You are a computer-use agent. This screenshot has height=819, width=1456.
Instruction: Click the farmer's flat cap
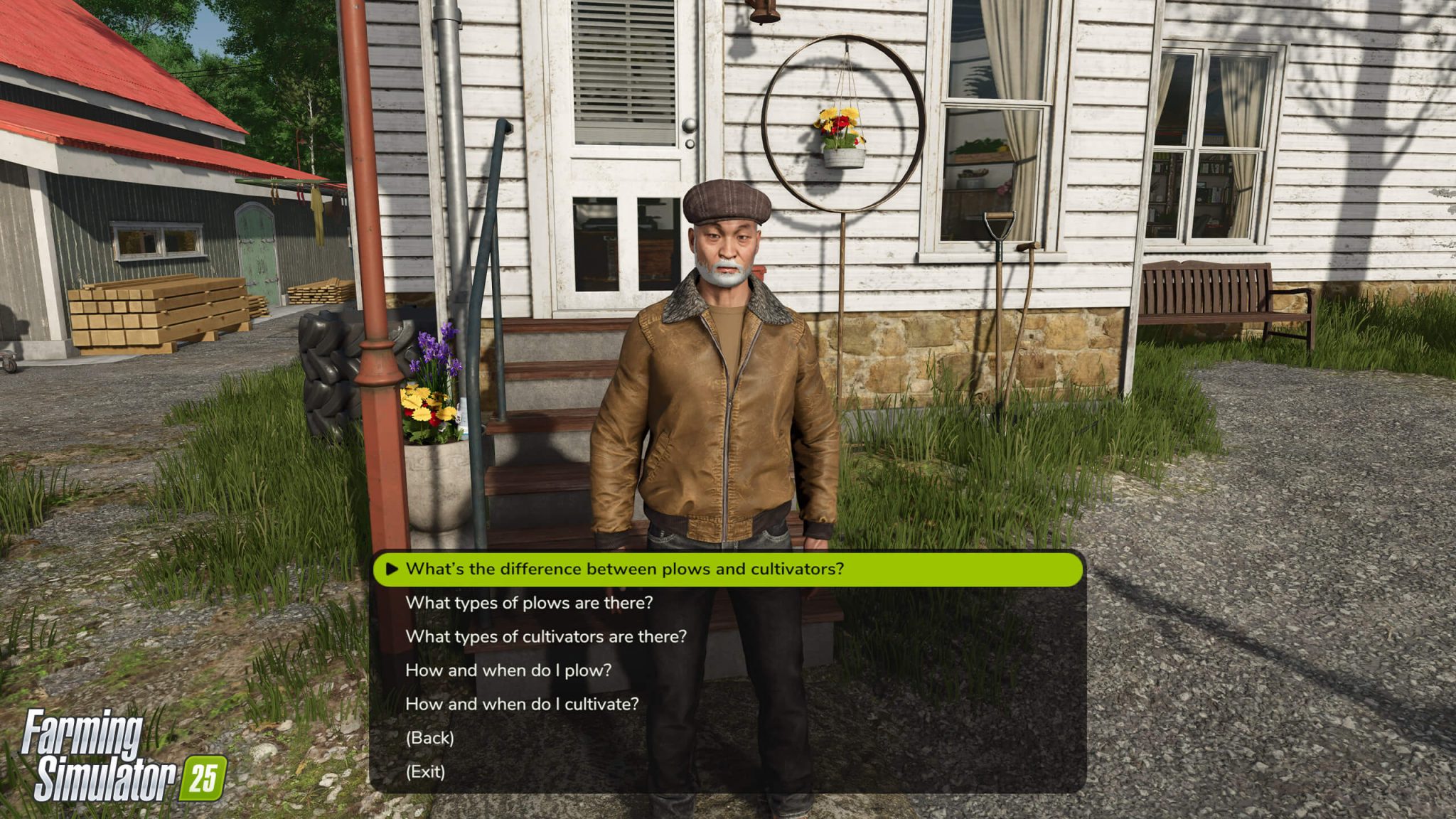(x=723, y=201)
